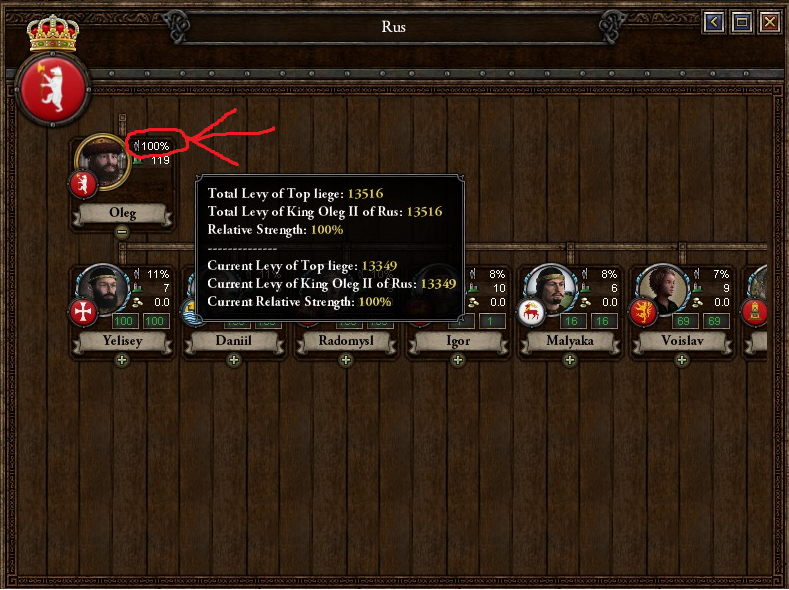This screenshot has height=590, width=789.
Task: Close the Rus realm tree window
Action: [769, 22]
